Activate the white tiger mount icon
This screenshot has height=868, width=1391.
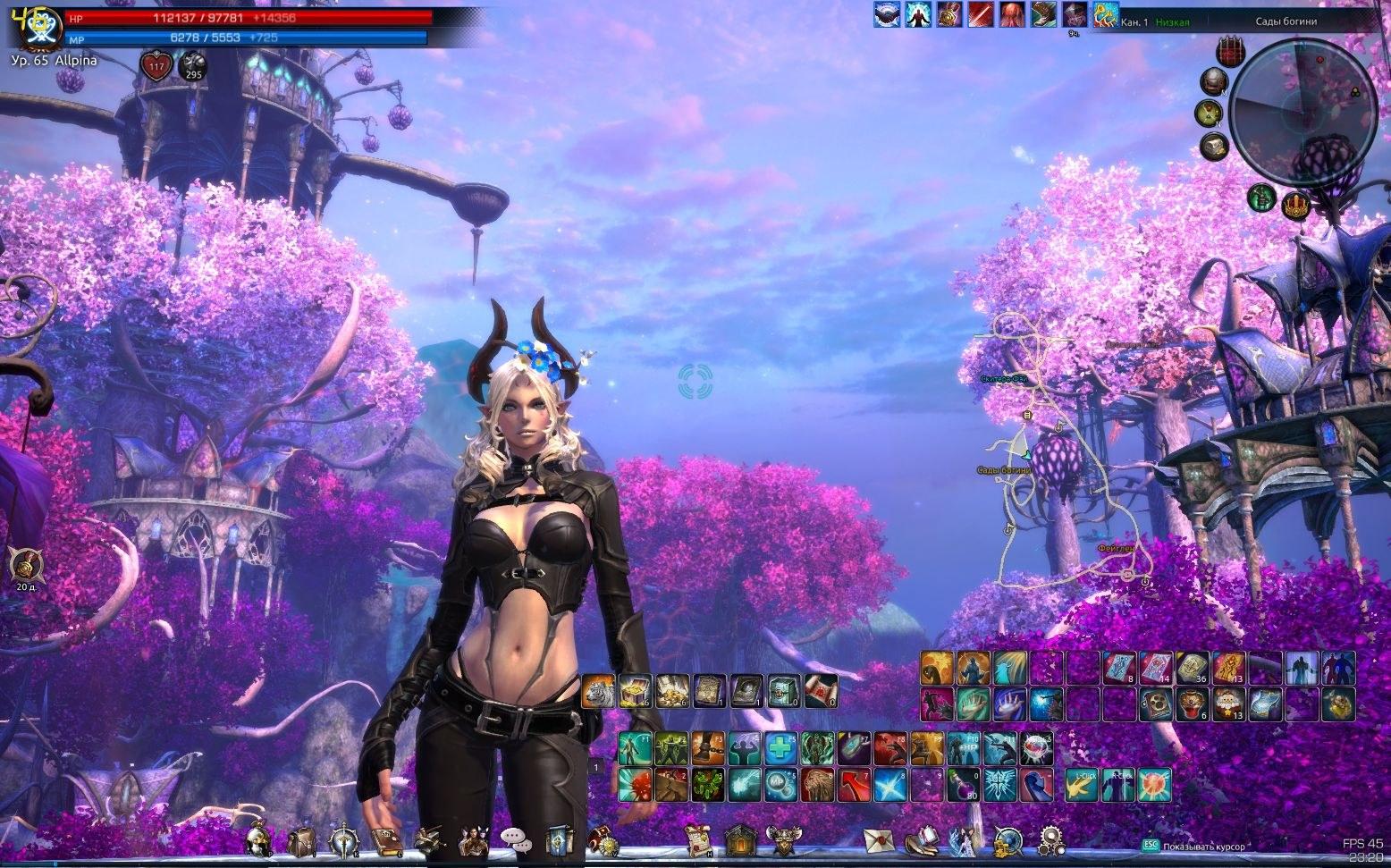coord(598,691)
